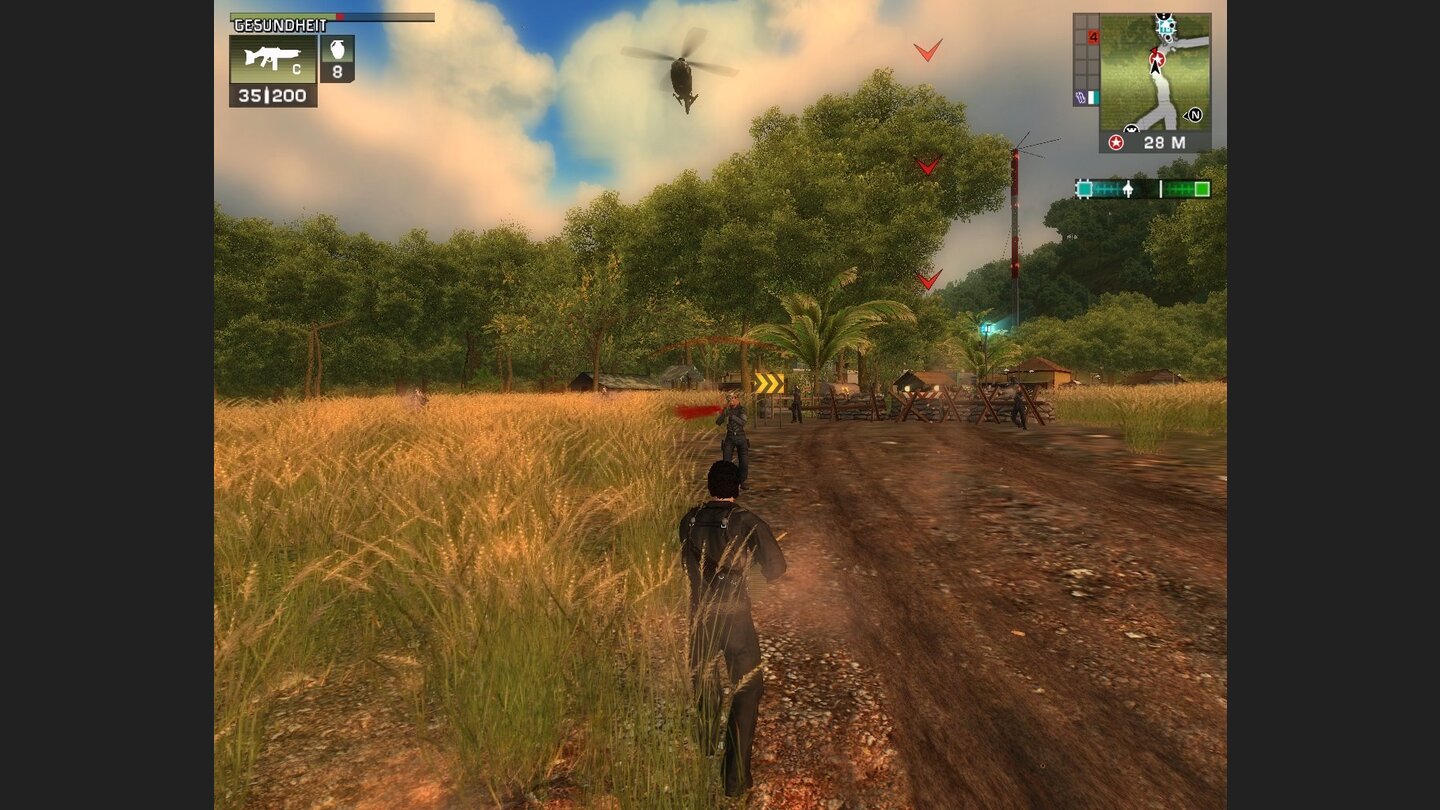Click the yellow arrow road sign
1440x810 pixels.
coord(770,380)
